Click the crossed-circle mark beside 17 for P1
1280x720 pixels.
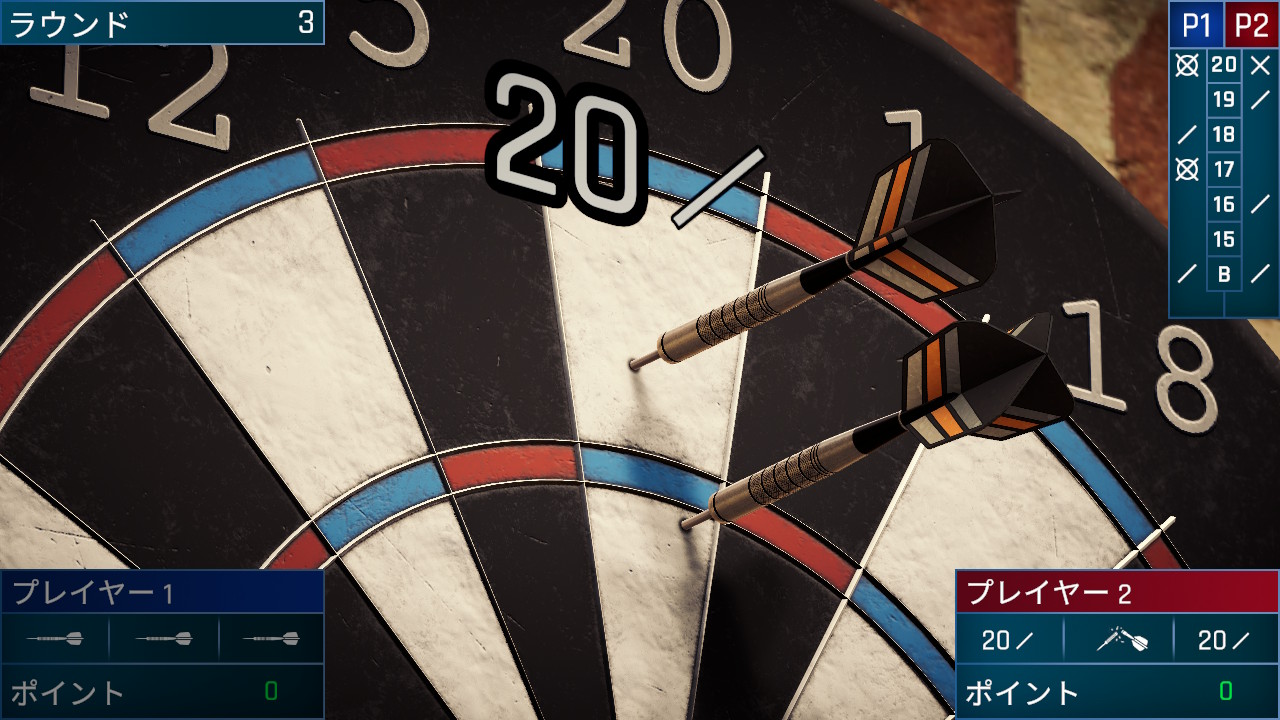1187,170
